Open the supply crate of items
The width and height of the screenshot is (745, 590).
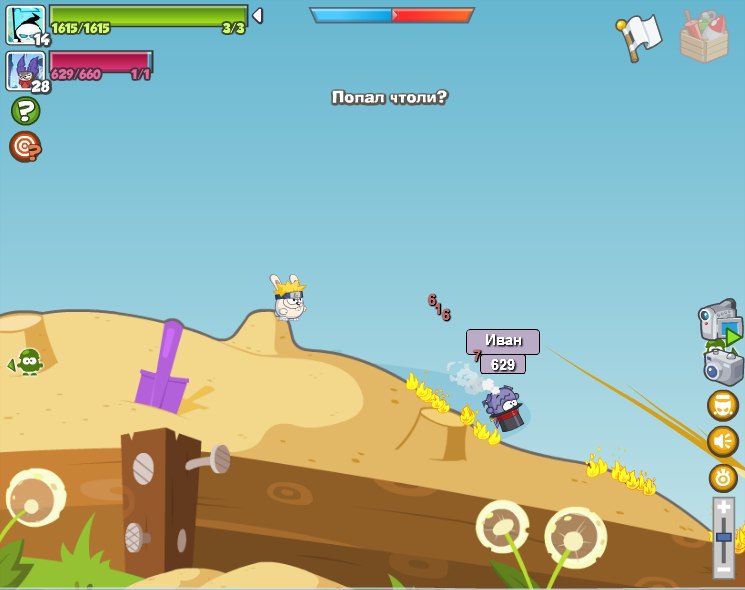704,38
